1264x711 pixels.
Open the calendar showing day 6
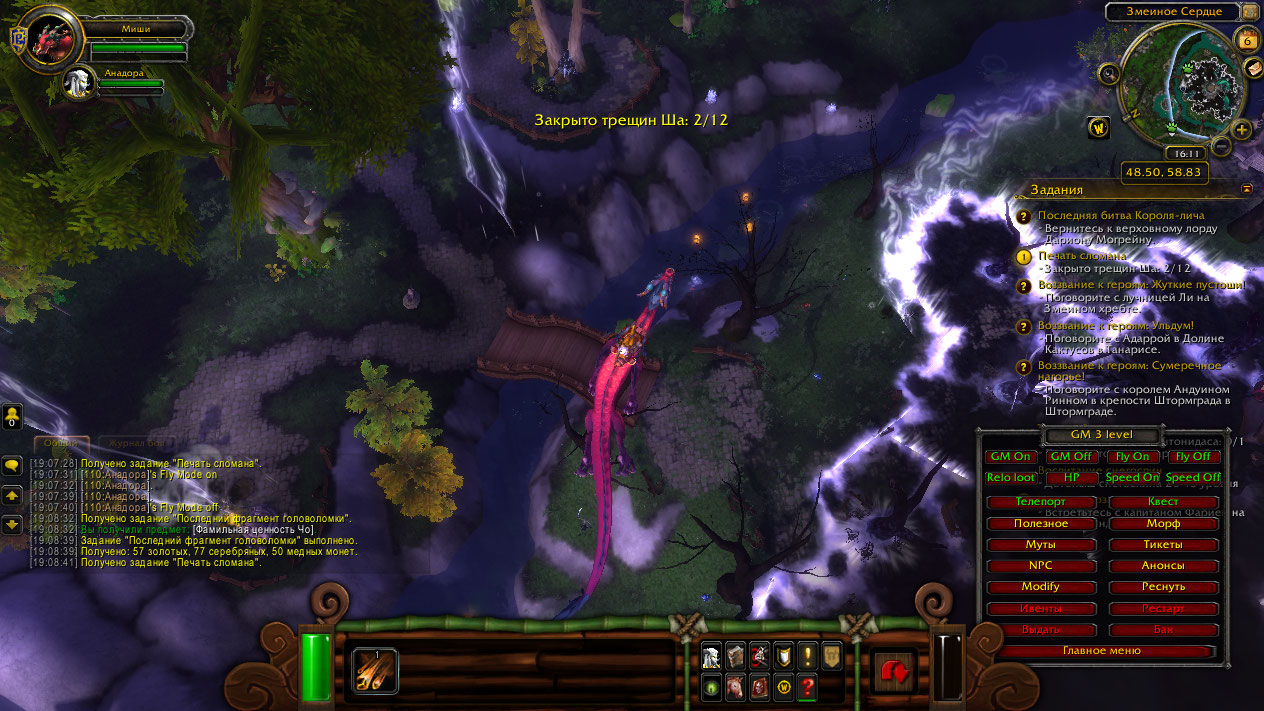tap(1247, 40)
